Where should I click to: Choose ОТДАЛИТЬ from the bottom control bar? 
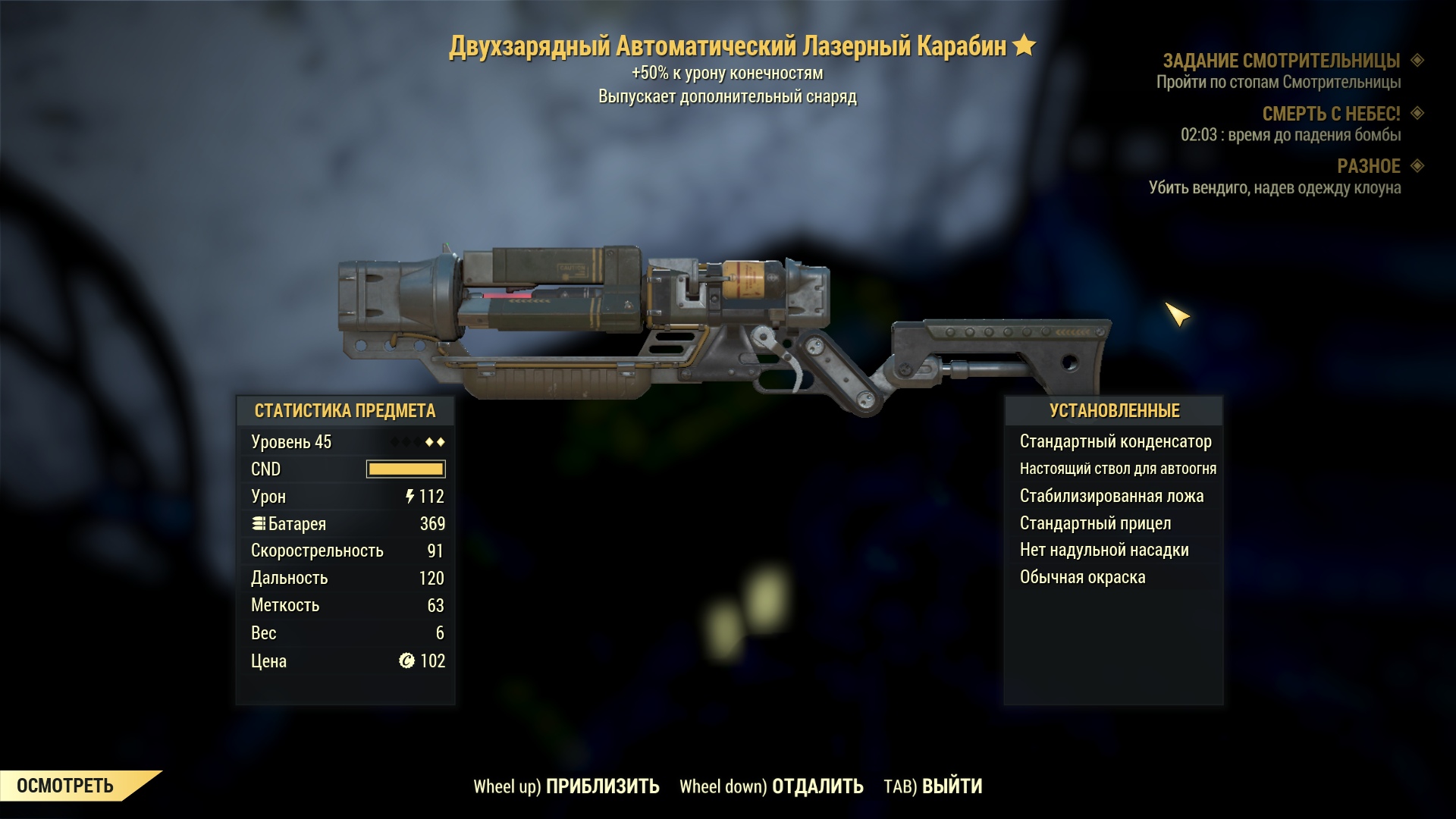(x=817, y=787)
